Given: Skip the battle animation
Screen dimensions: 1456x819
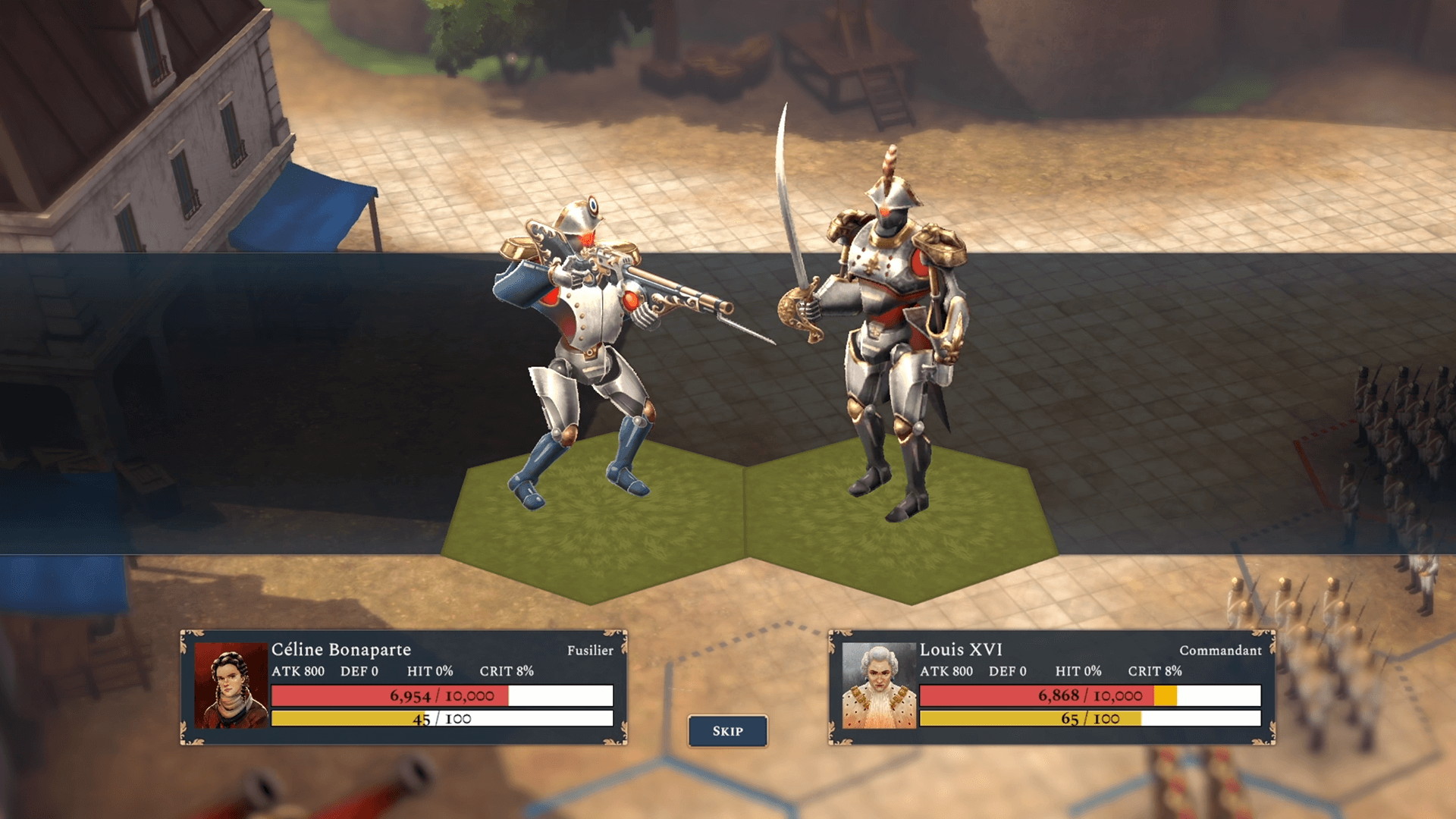Looking at the screenshot, I should pyautogui.click(x=727, y=731).
